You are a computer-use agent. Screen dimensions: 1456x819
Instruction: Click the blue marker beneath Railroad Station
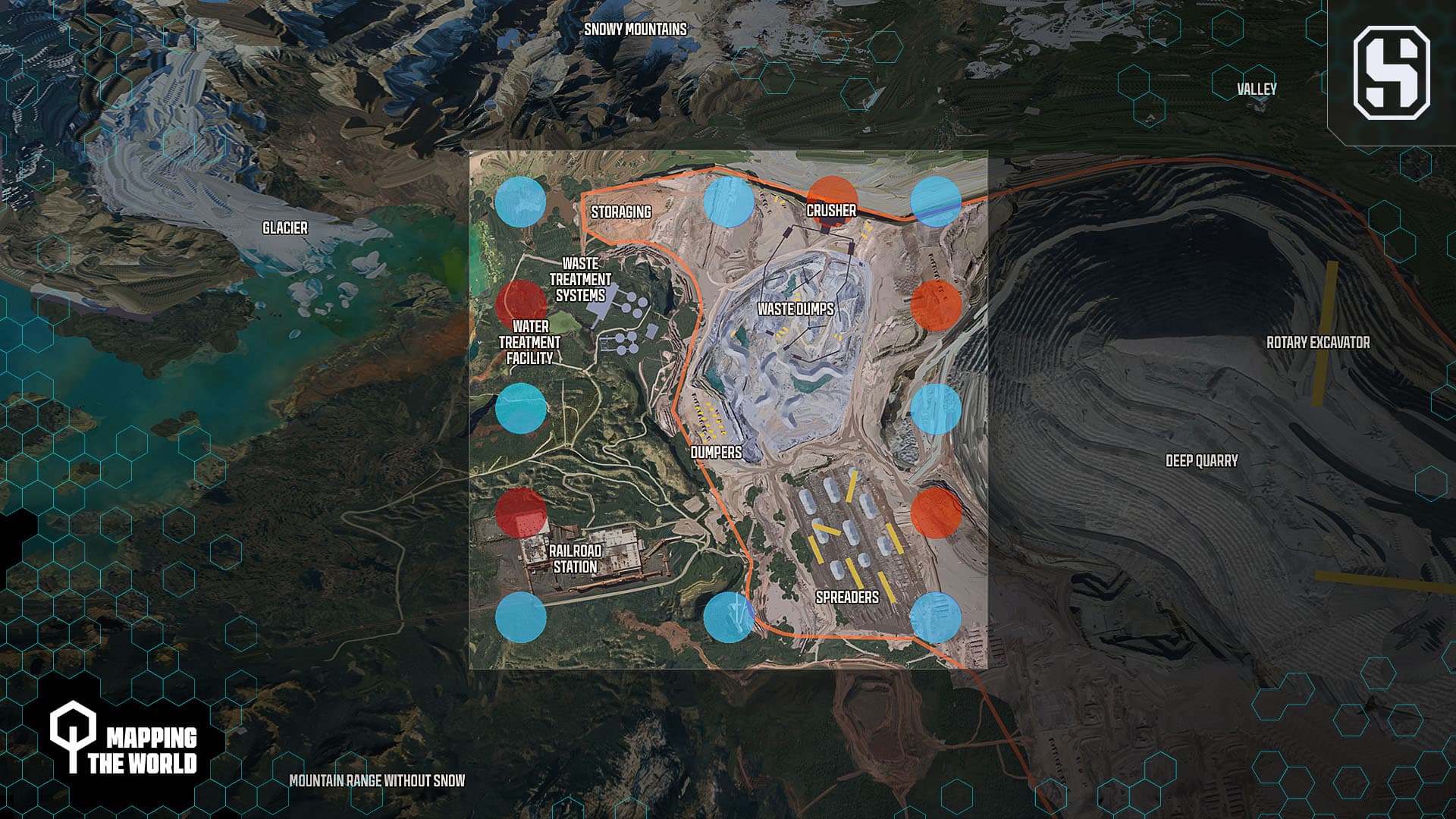point(520,617)
